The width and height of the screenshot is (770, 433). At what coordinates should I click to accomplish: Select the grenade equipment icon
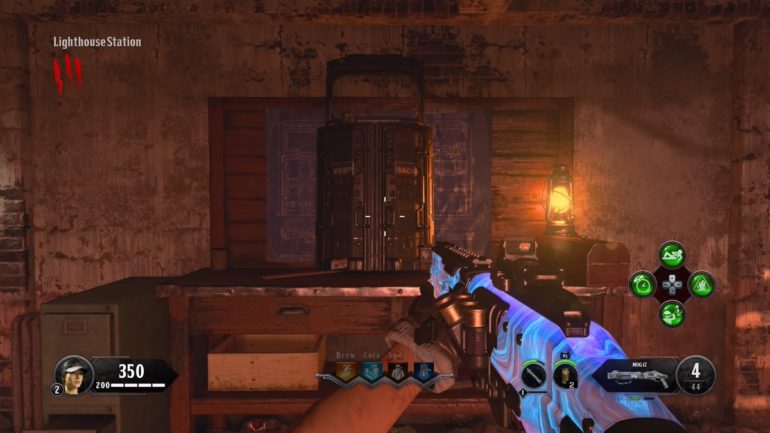[x=565, y=376]
